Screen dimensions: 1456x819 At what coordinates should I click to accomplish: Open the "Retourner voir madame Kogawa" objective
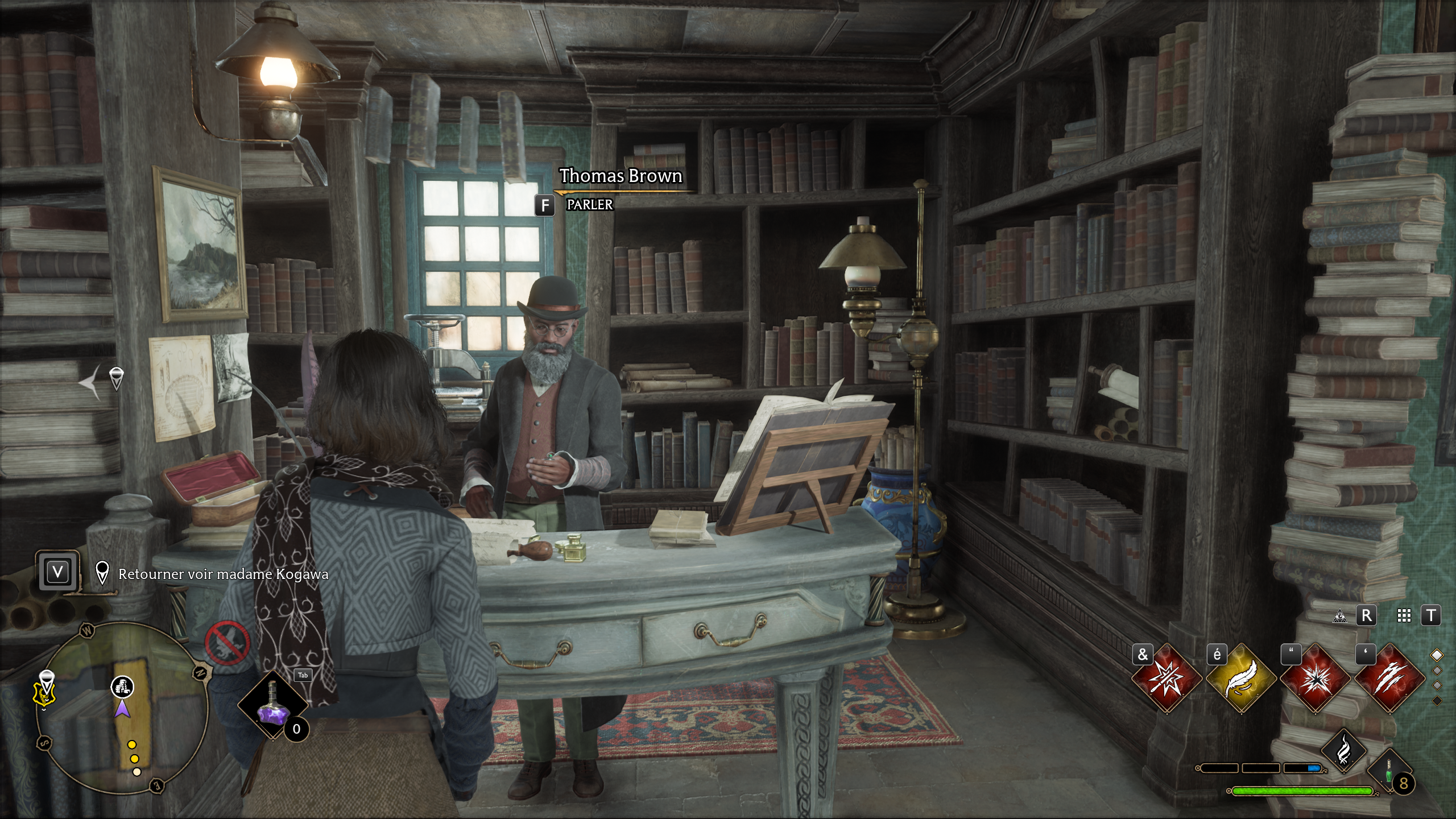point(223,574)
